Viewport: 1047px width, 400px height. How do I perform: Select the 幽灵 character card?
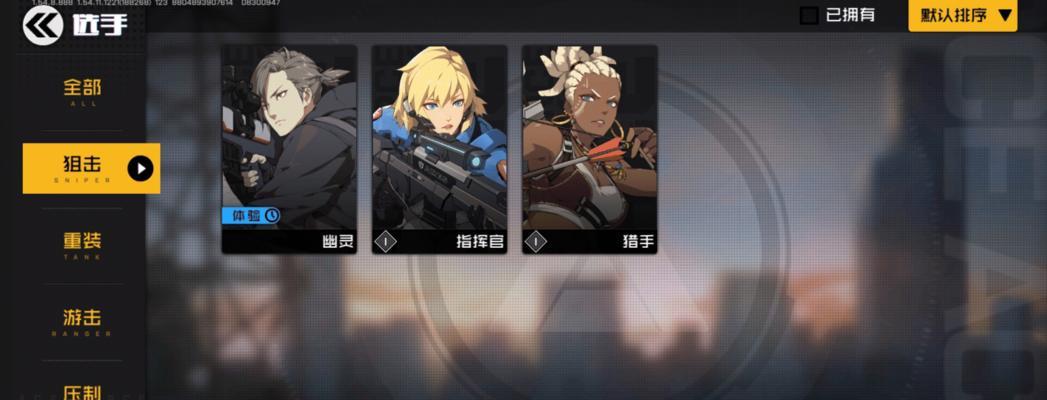(289, 148)
